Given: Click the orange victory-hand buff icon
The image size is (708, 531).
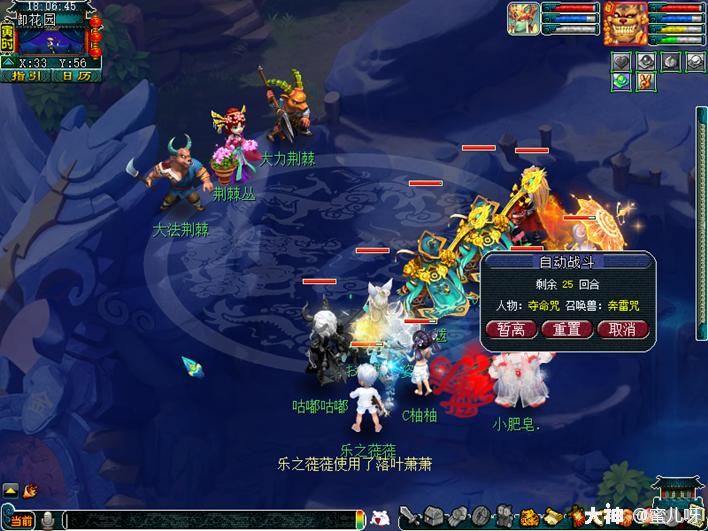Looking at the screenshot, I should pos(645,82).
